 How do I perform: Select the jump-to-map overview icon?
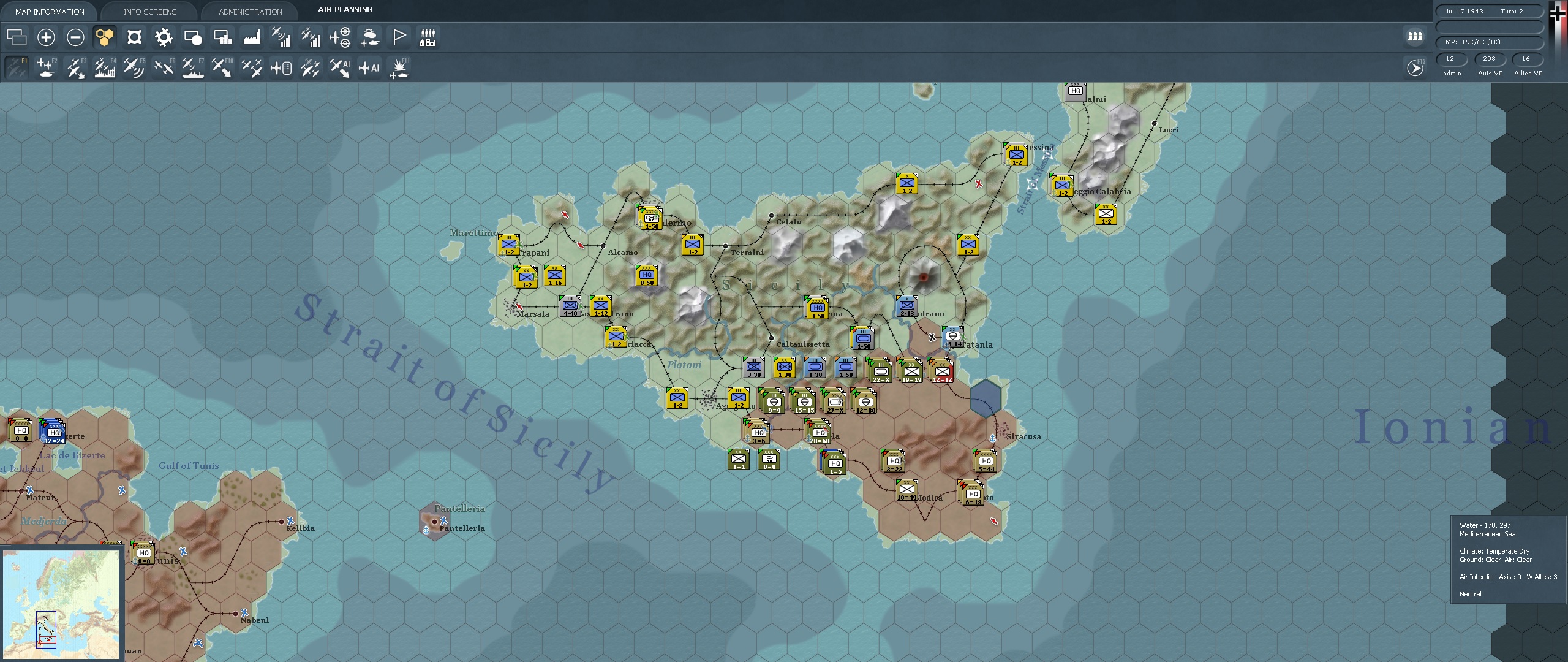point(17,37)
